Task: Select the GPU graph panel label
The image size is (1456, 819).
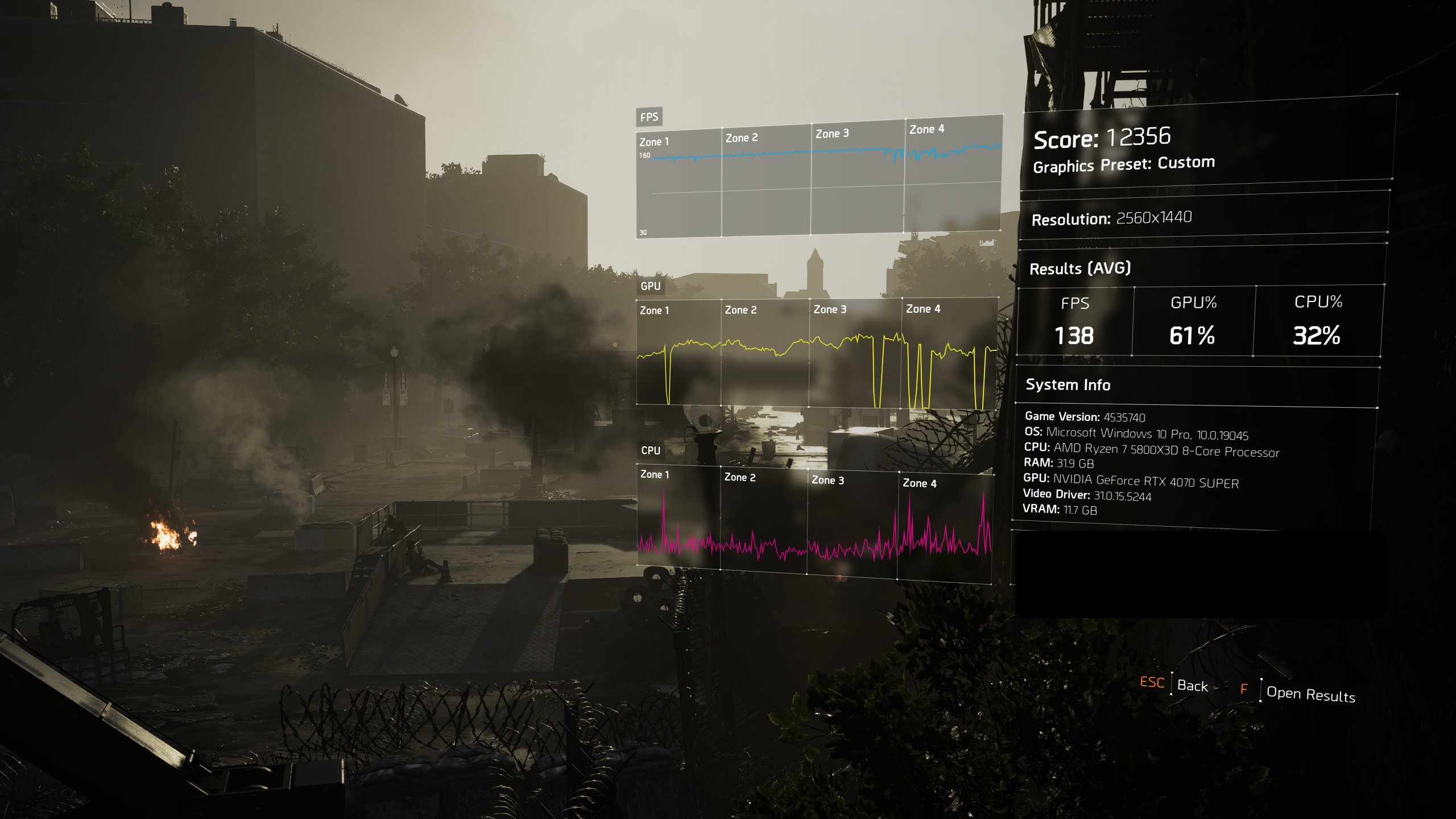Action: [651, 287]
